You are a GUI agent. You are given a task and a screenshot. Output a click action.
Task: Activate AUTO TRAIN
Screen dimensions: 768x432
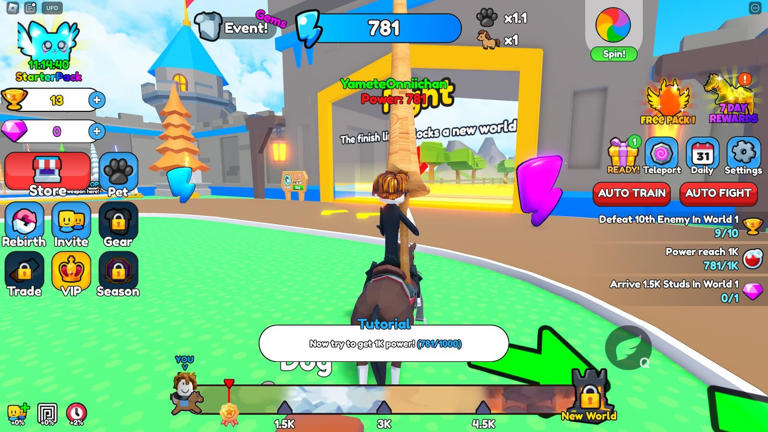click(632, 193)
